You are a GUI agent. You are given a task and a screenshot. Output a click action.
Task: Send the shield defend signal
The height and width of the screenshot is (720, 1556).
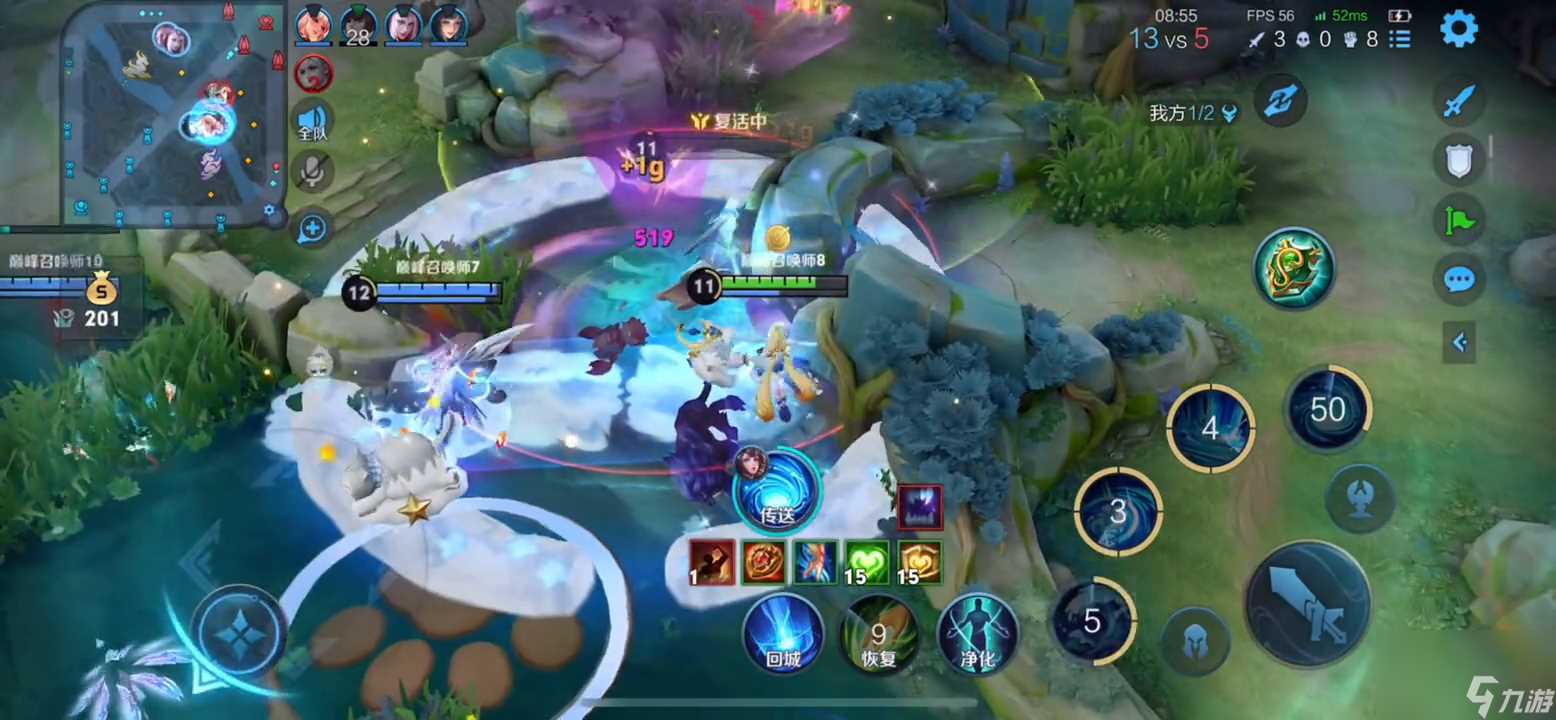coord(1459,160)
